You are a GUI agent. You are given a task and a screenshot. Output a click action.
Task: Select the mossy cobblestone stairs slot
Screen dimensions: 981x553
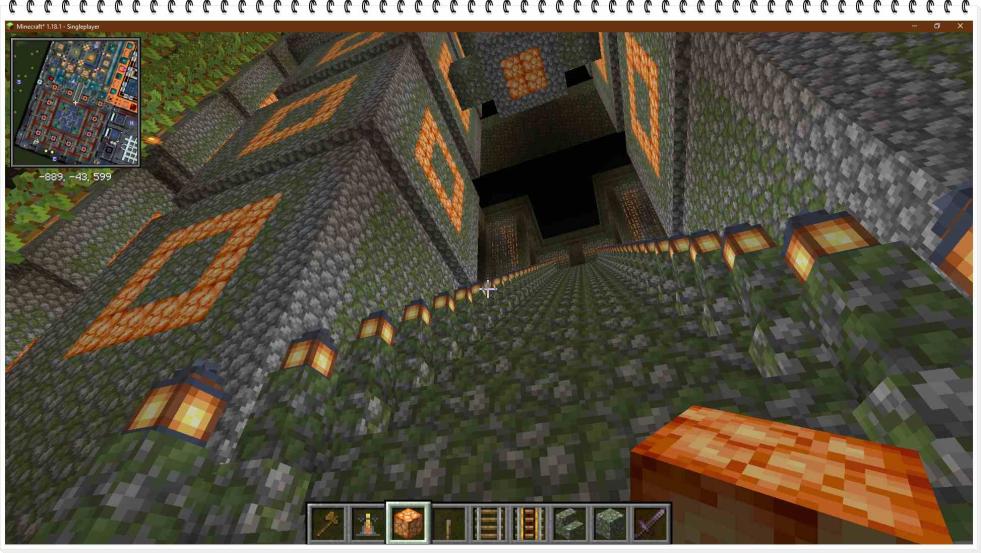click(568, 523)
